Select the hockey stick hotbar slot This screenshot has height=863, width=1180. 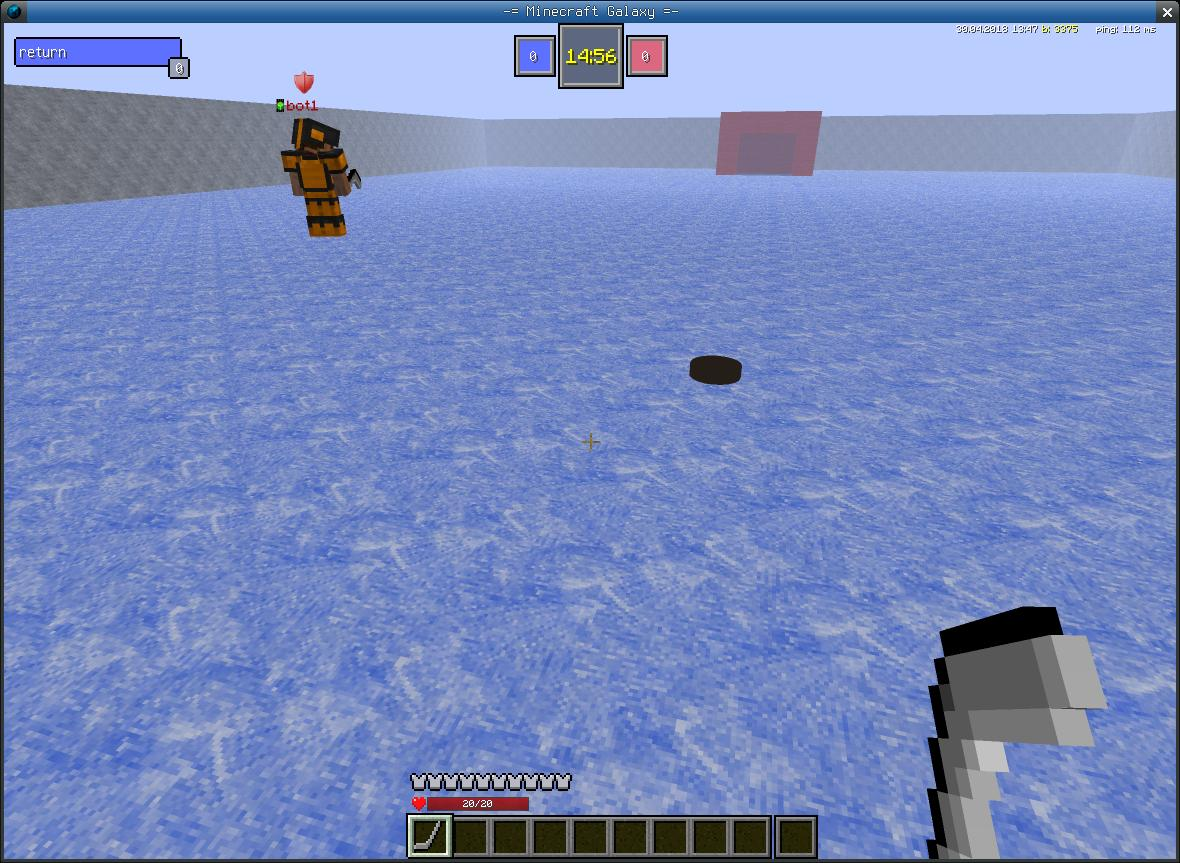430,836
